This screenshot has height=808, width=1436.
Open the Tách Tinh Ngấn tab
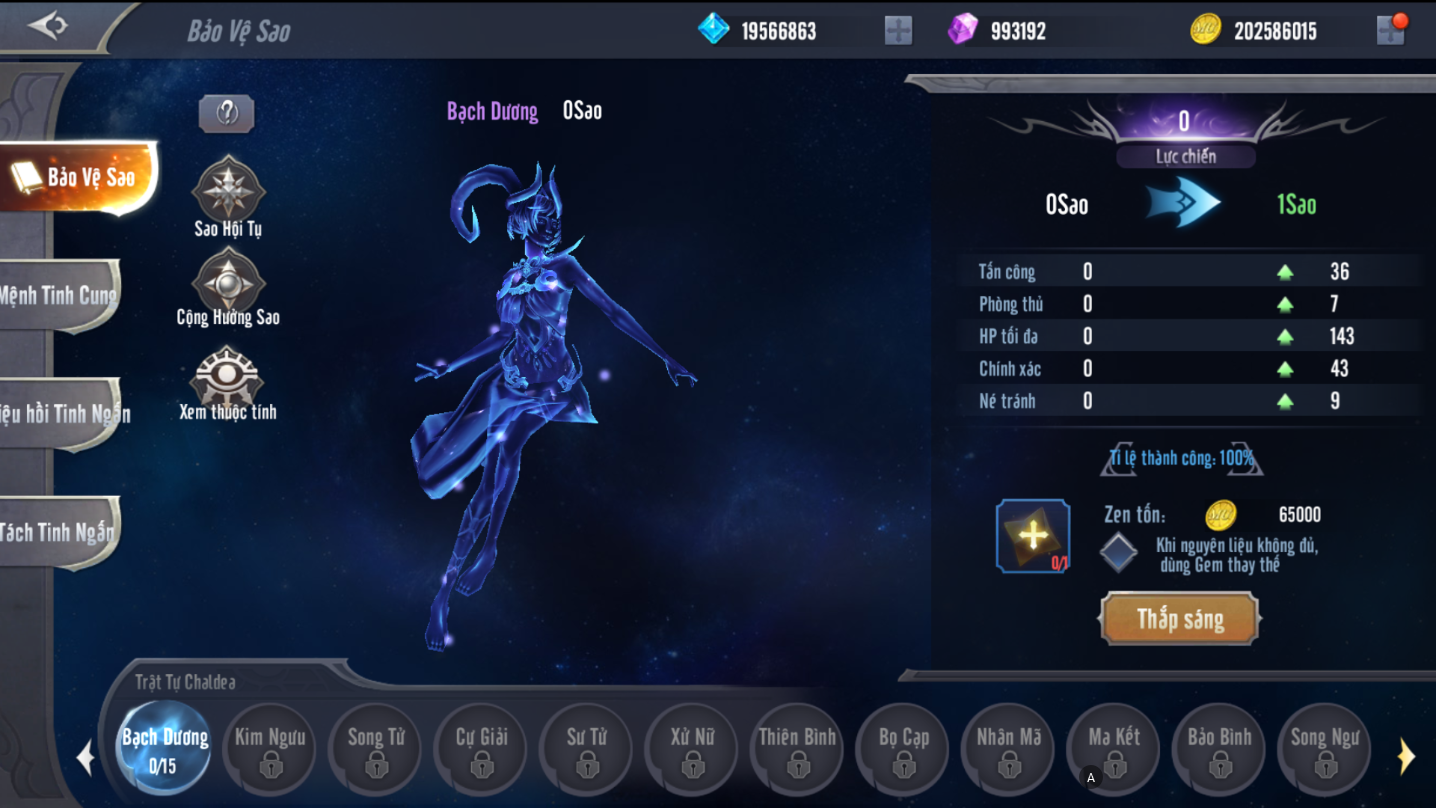tap(60, 532)
